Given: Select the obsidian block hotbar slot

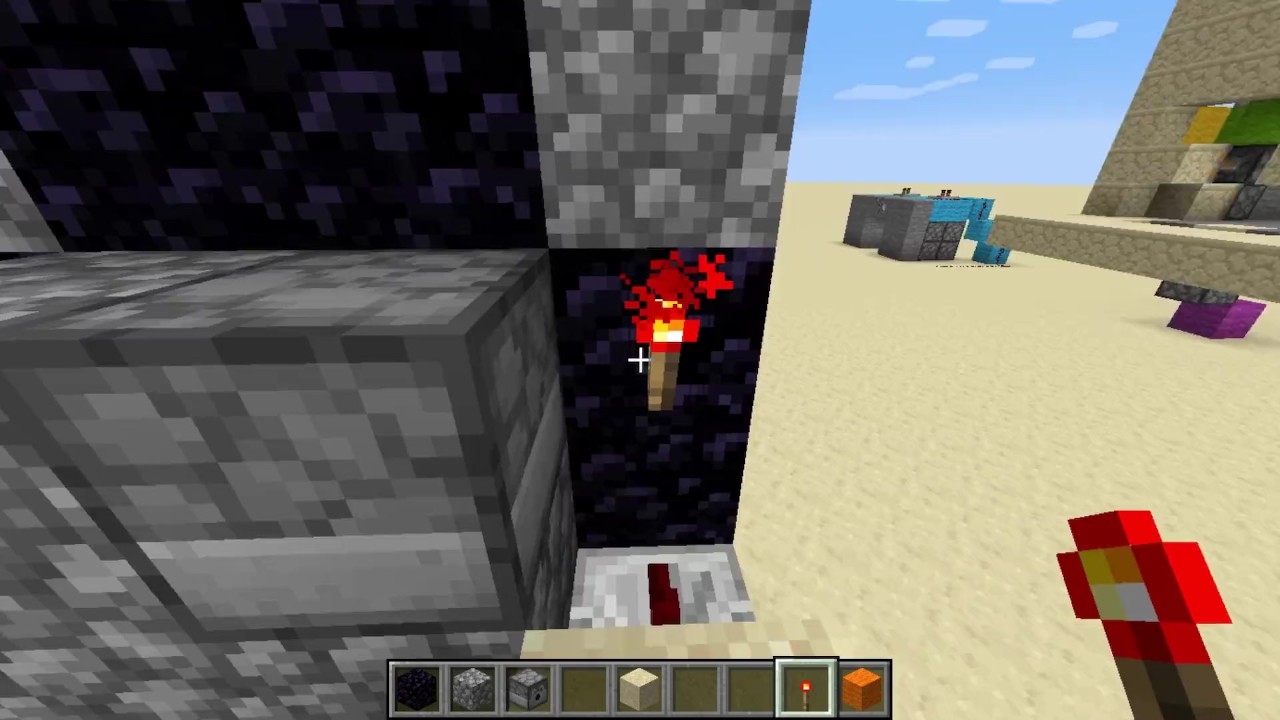Looking at the screenshot, I should [417, 689].
